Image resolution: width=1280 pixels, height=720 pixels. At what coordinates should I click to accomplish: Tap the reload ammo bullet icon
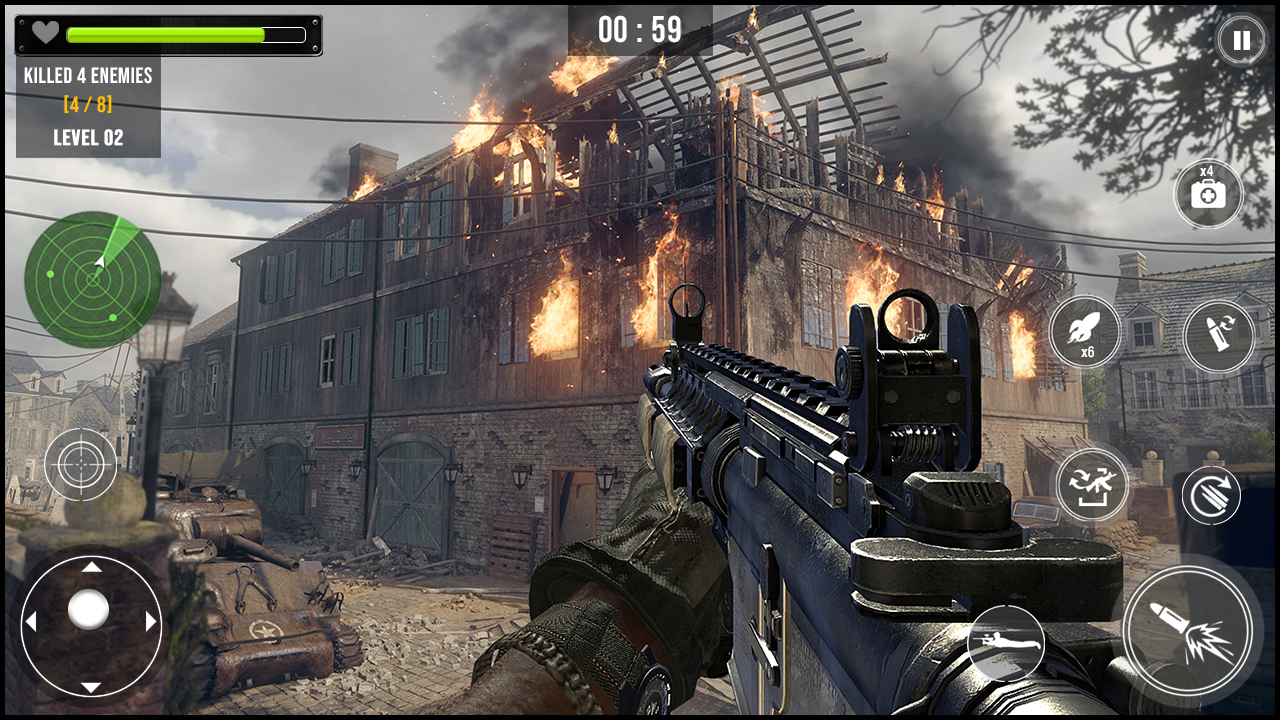coord(1218,336)
